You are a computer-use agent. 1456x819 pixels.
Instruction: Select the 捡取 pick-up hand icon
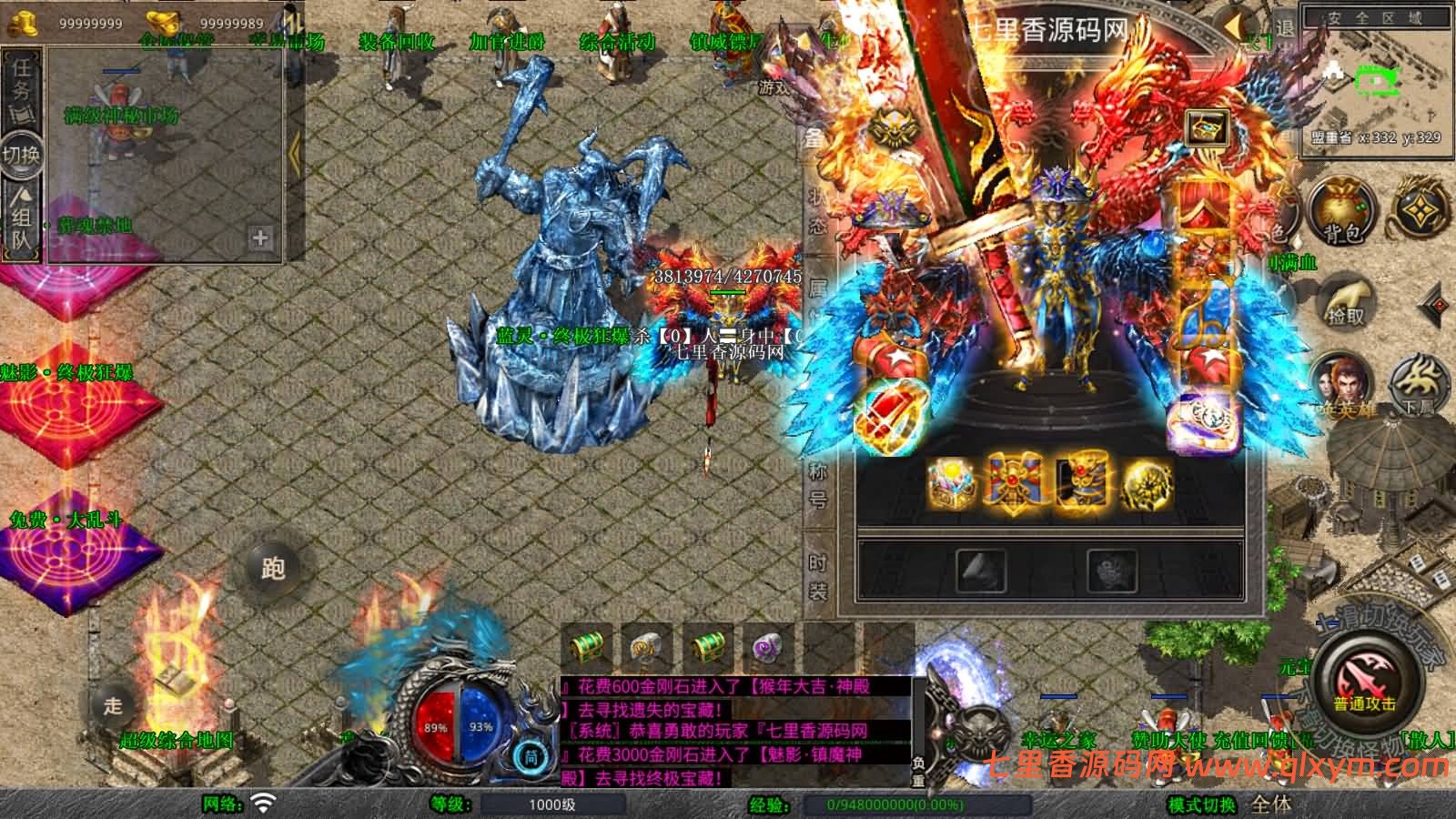(1345, 300)
